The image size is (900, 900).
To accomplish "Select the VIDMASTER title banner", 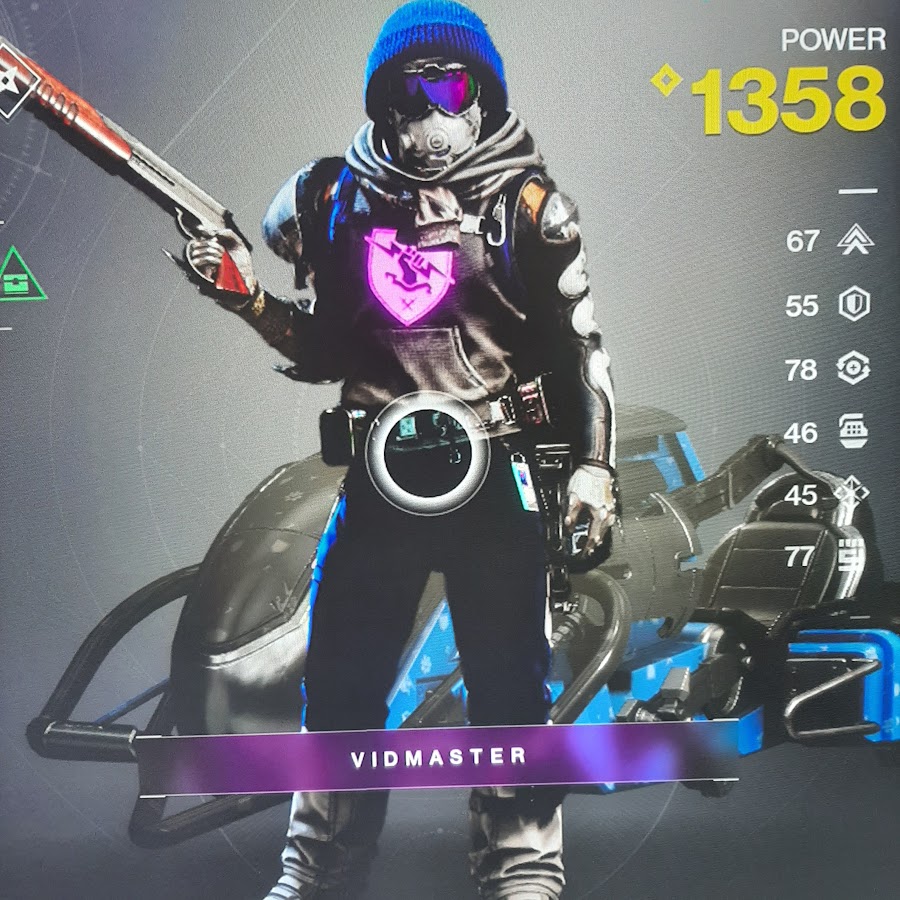I will coord(438,757).
